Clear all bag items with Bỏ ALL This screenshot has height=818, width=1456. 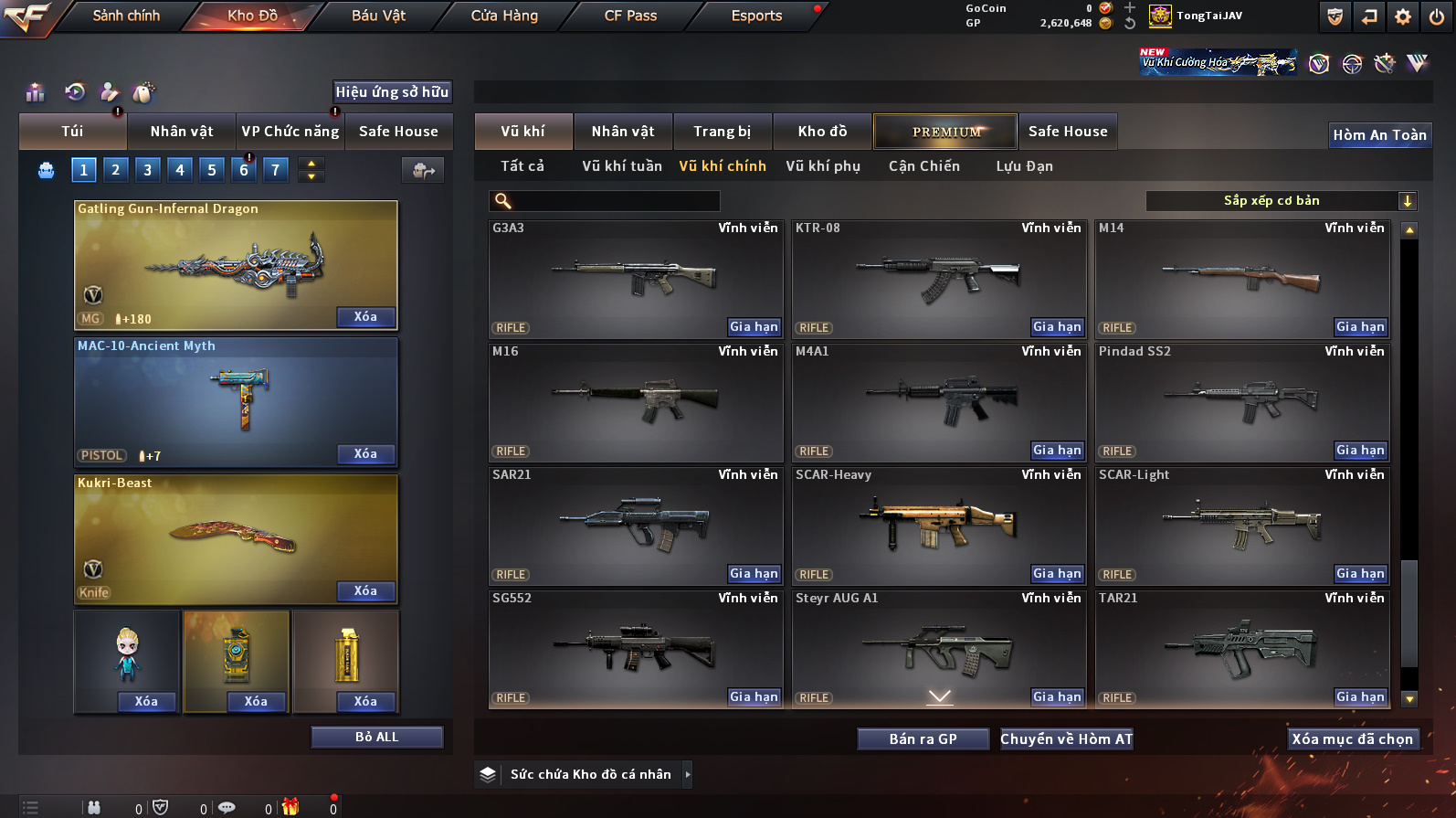(376, 738)
